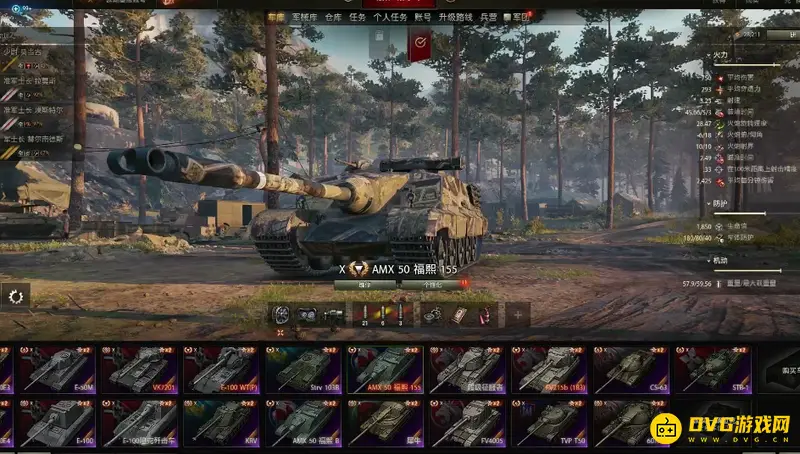Open the empty plus slot beside consumables
This screenshot has width=800, height=454.
pyautogui.click(x=517, y=315)
